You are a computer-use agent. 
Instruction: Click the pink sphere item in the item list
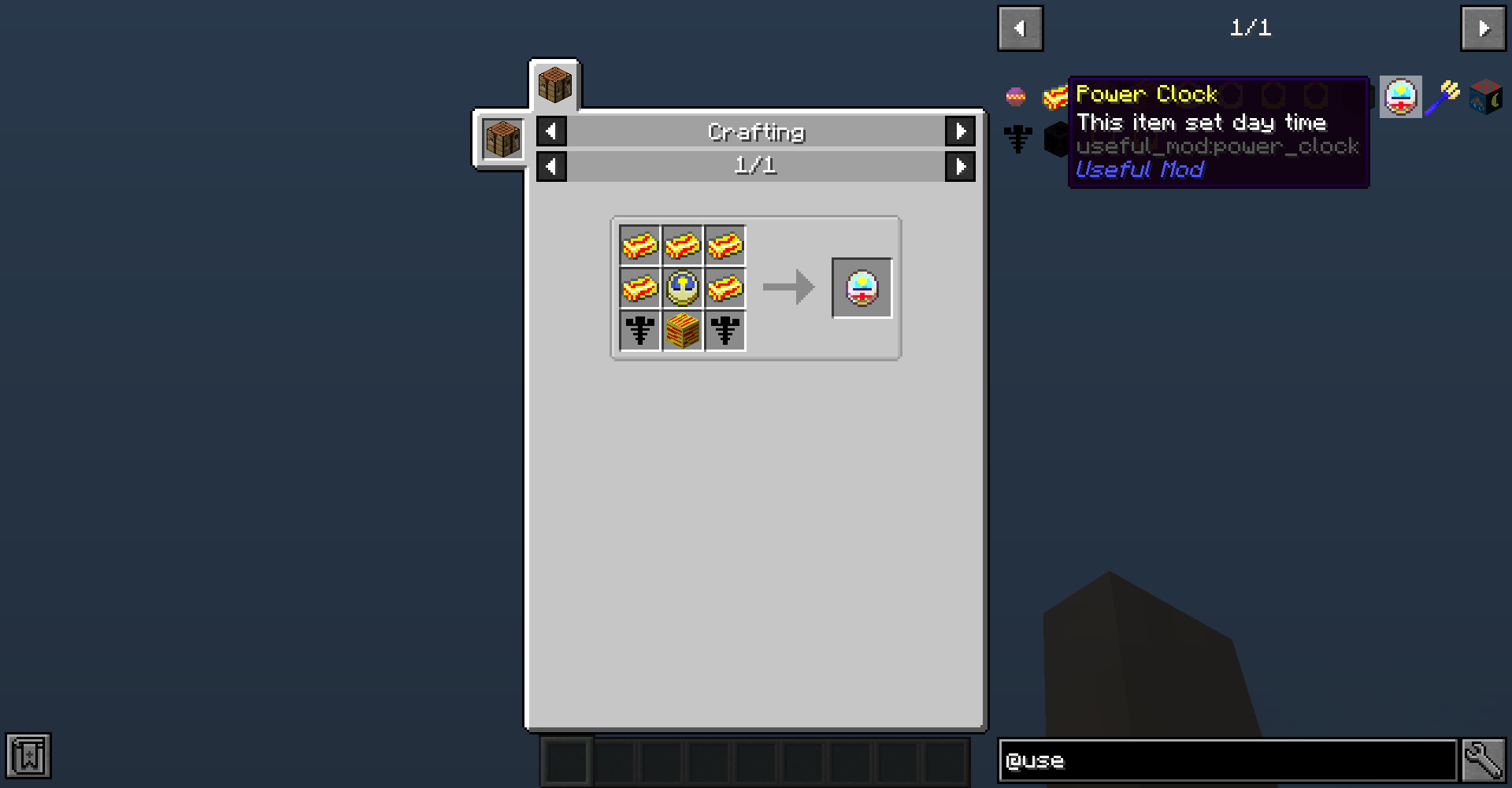1016,96
